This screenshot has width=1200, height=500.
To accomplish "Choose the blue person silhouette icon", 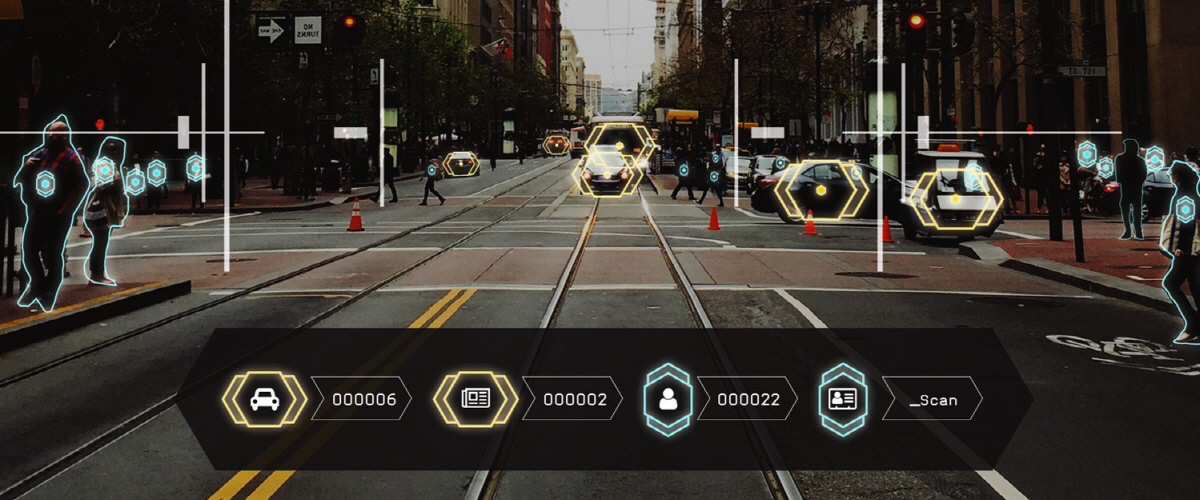I will coord(668,399).
